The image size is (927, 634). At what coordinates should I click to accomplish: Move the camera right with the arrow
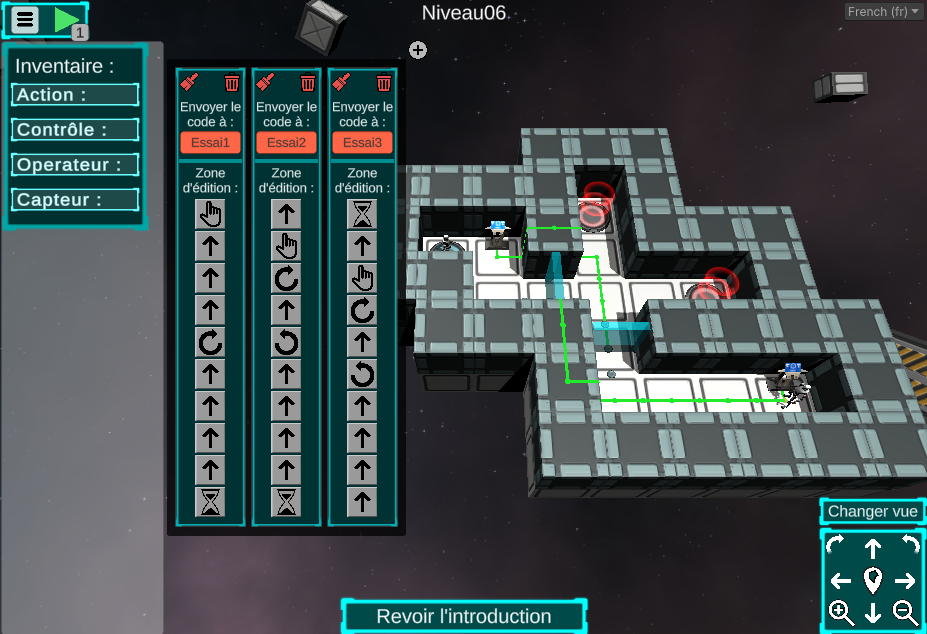(x=905, y=580)
